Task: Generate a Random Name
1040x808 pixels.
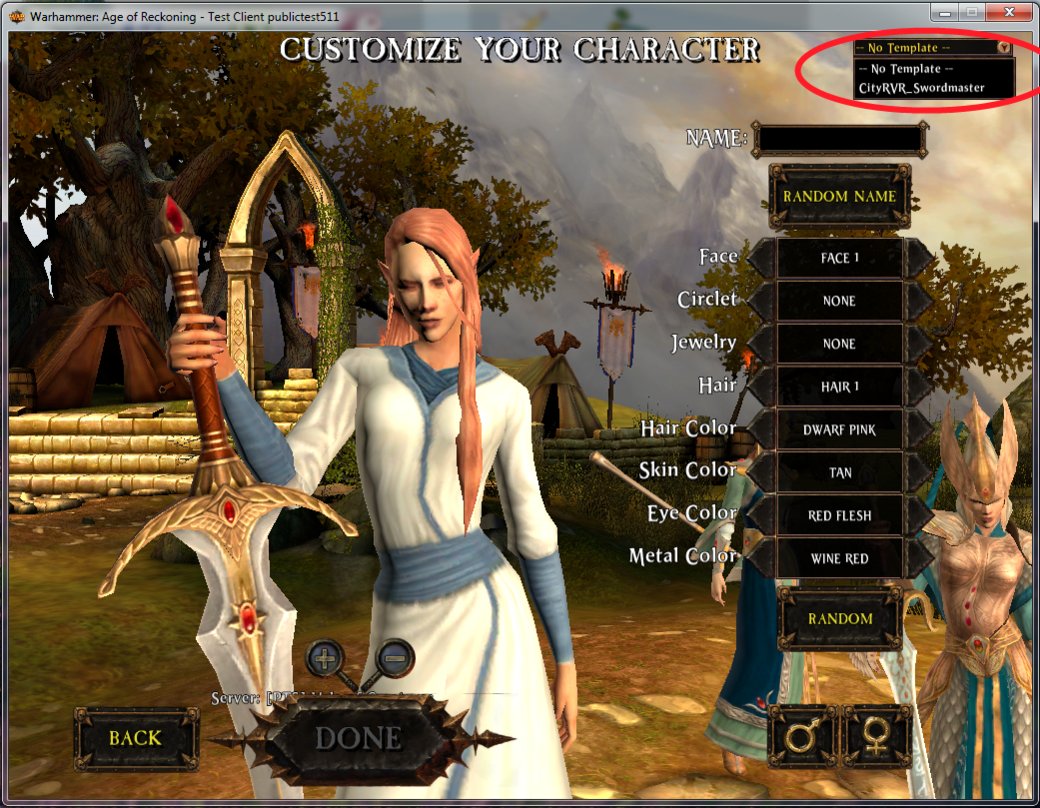Action: point(838,196)
